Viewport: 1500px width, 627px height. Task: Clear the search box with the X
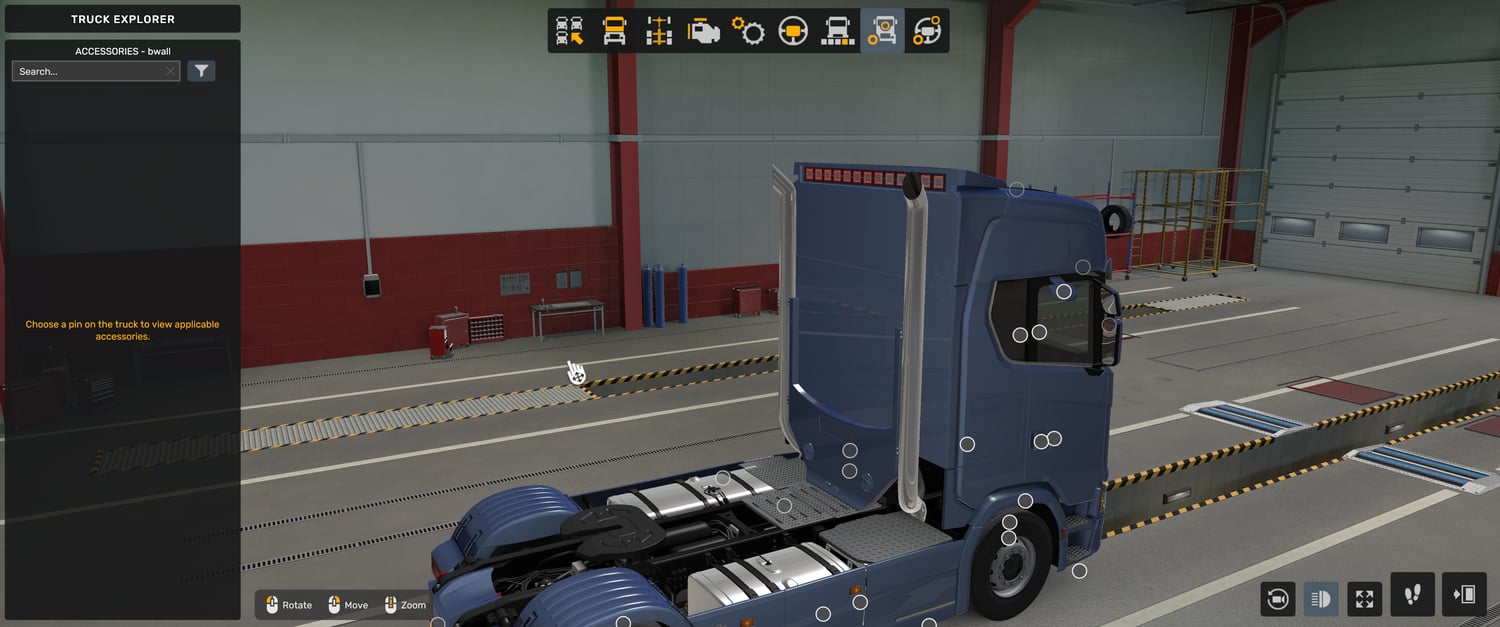point(171,72)
